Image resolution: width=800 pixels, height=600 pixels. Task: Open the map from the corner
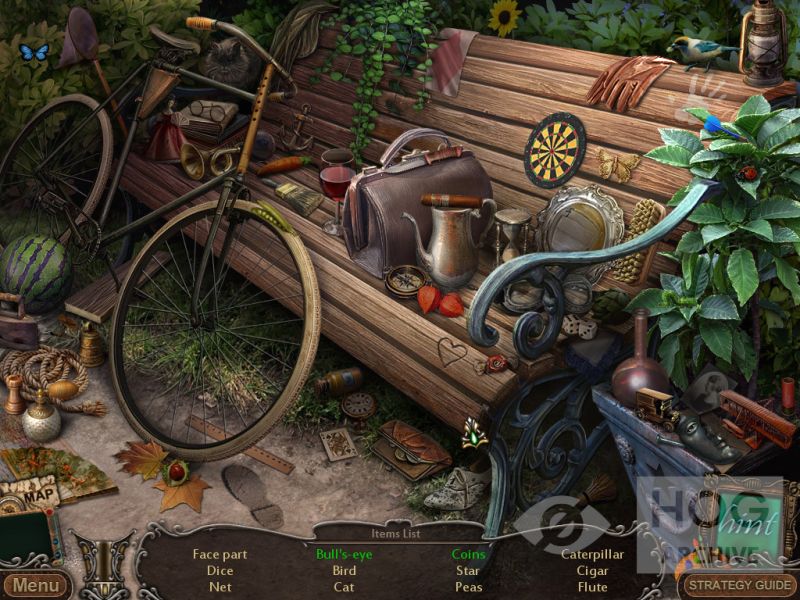pos(30,495)
